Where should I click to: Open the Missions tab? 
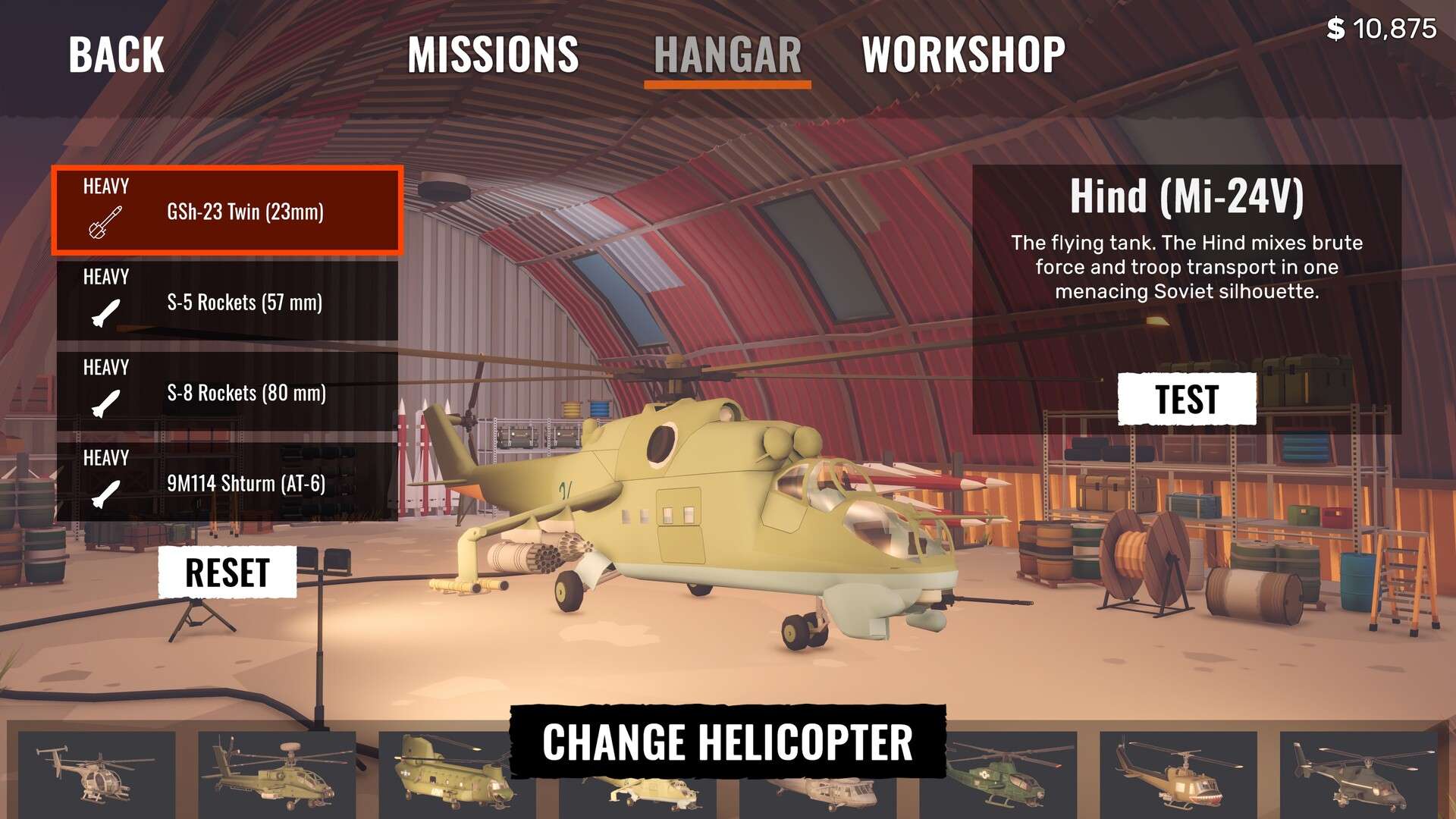pos(493,55)
